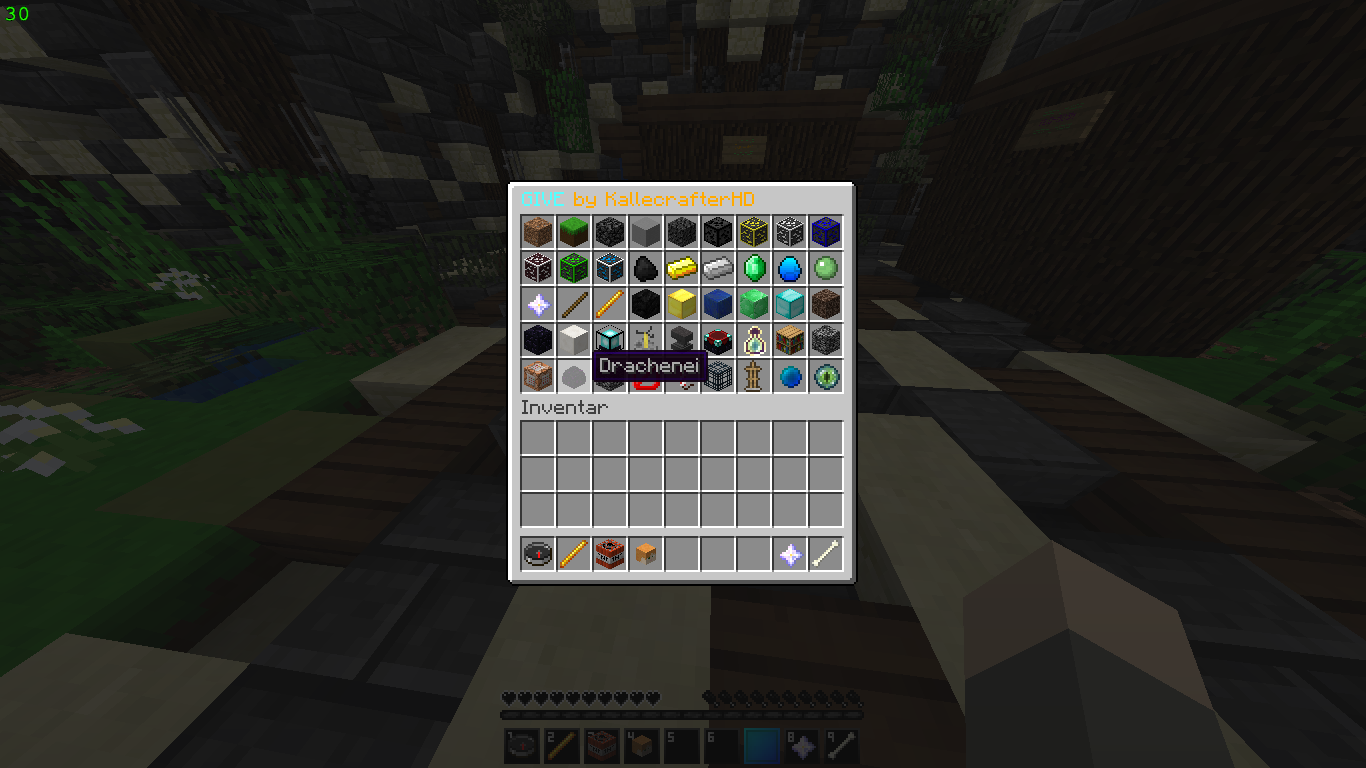Select the TNT in the hotbar
The height and width of the screenshot is (768, 1366).
[610, 554]
